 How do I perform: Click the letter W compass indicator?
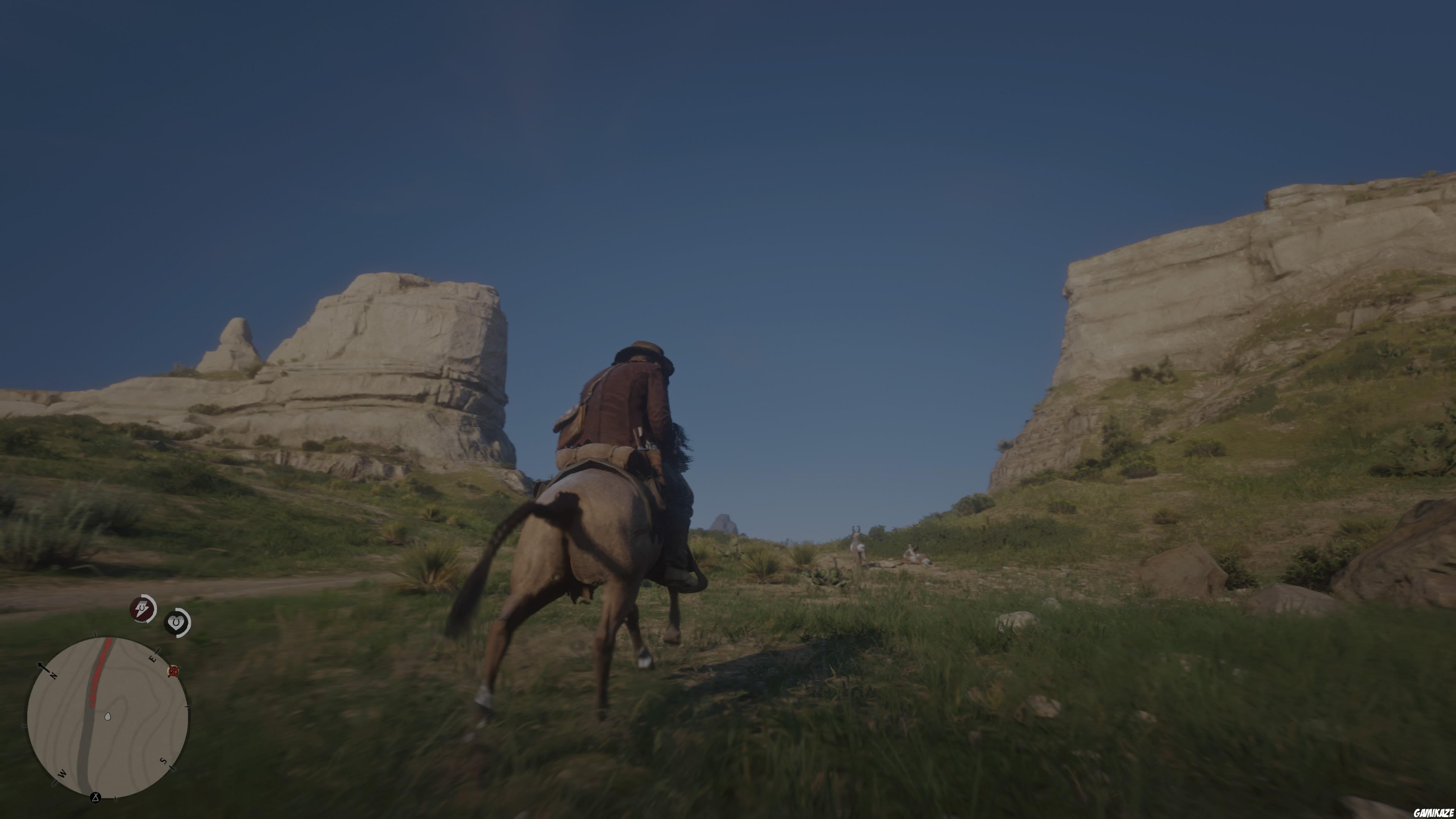tap(62, 774)
